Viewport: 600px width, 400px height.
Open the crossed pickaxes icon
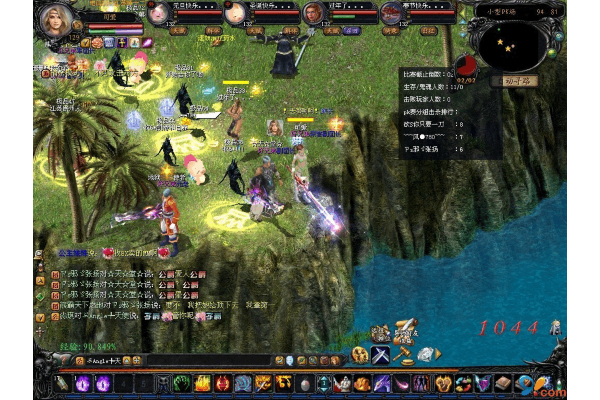coord(381,355)
